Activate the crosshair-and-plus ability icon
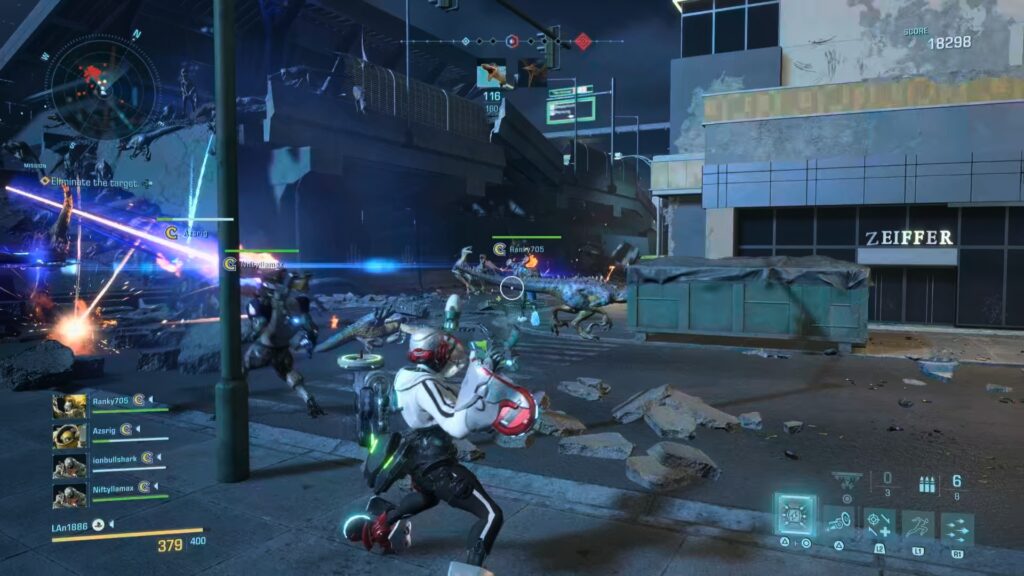1024x576 pixels. [879, 522]
